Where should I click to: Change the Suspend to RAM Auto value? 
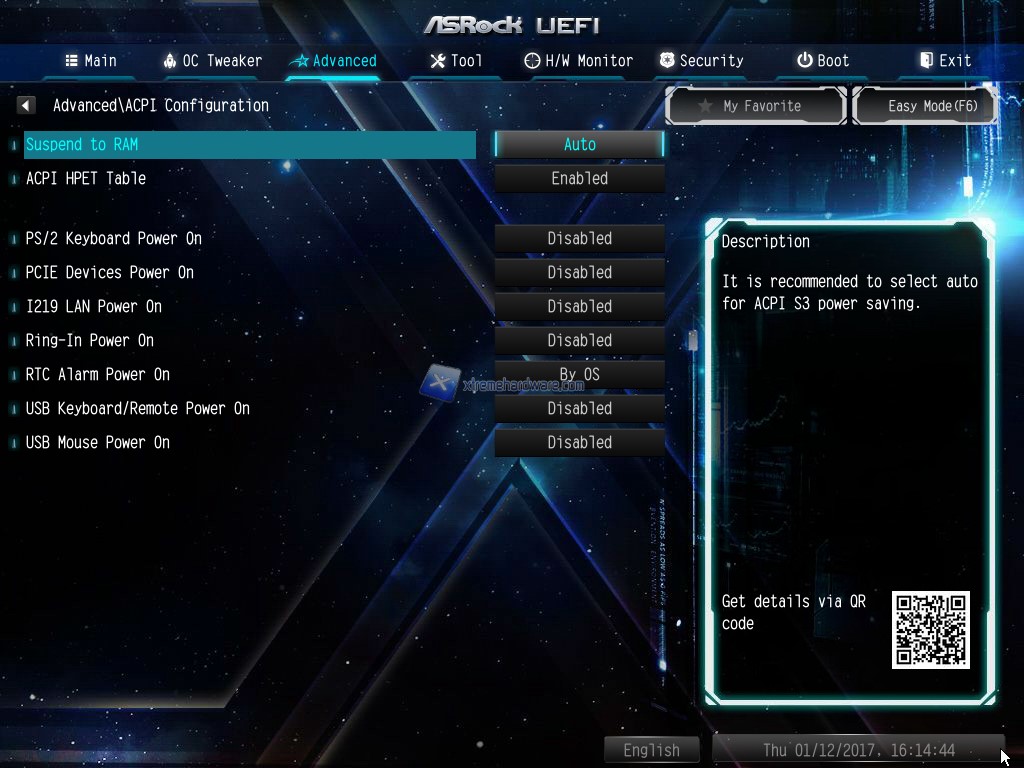[579, 144]
